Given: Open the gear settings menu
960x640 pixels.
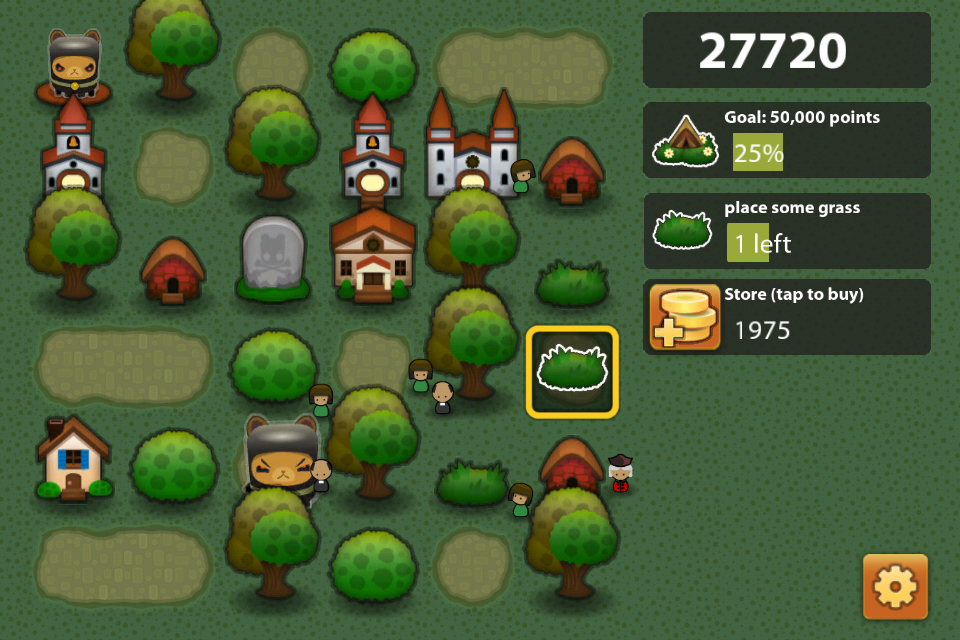Looking at the screenshot, I should point(895,587).
